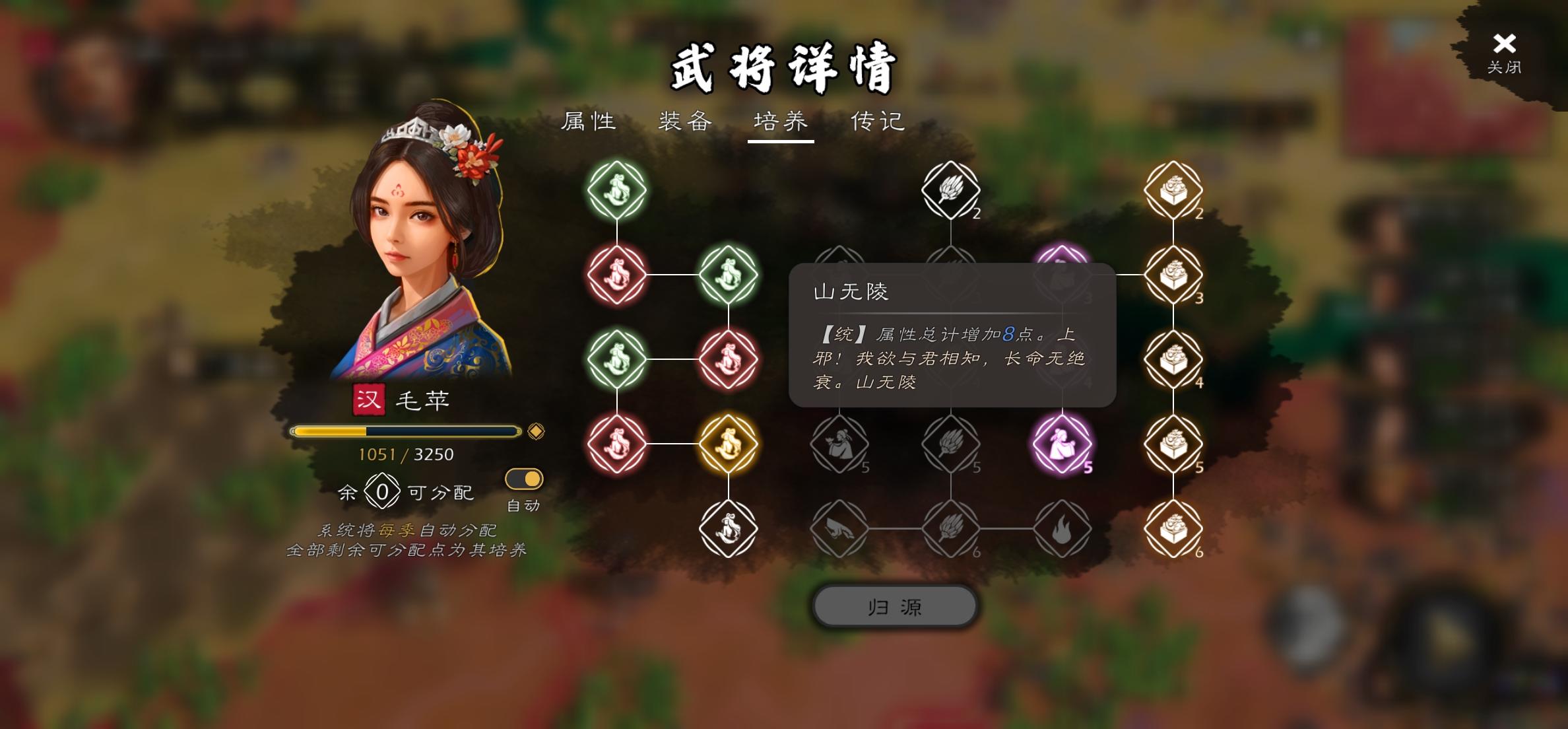Select the bottom white dragon node of left tree
The width and height of the screenshot is (1568, 729).
729,528
